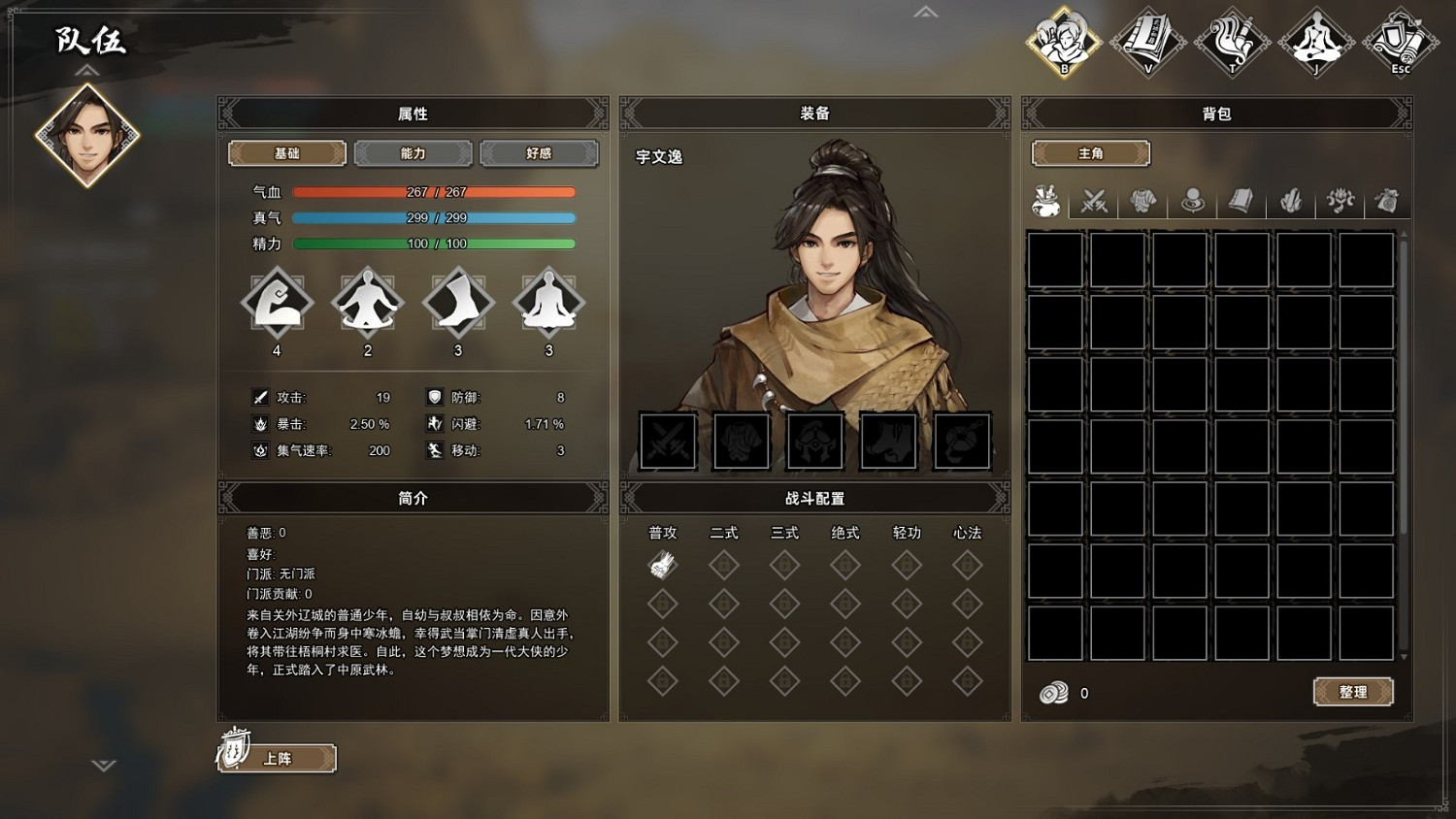The width and height of the screenshot is (1456, 819).
Task: Open the weapons tab in the backpack
Action: [x=1094, y=201]
